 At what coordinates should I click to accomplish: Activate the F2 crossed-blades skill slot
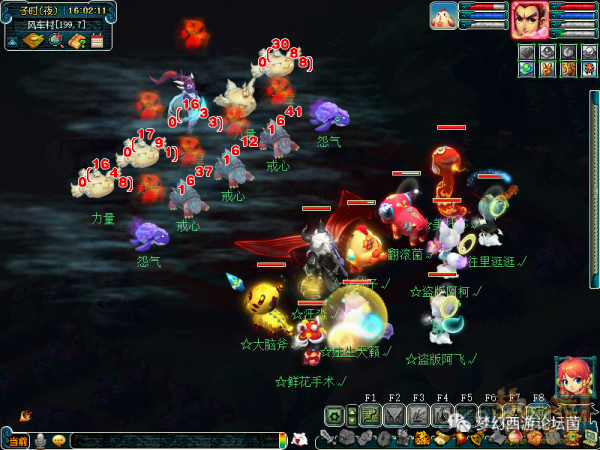coord(394,415)
